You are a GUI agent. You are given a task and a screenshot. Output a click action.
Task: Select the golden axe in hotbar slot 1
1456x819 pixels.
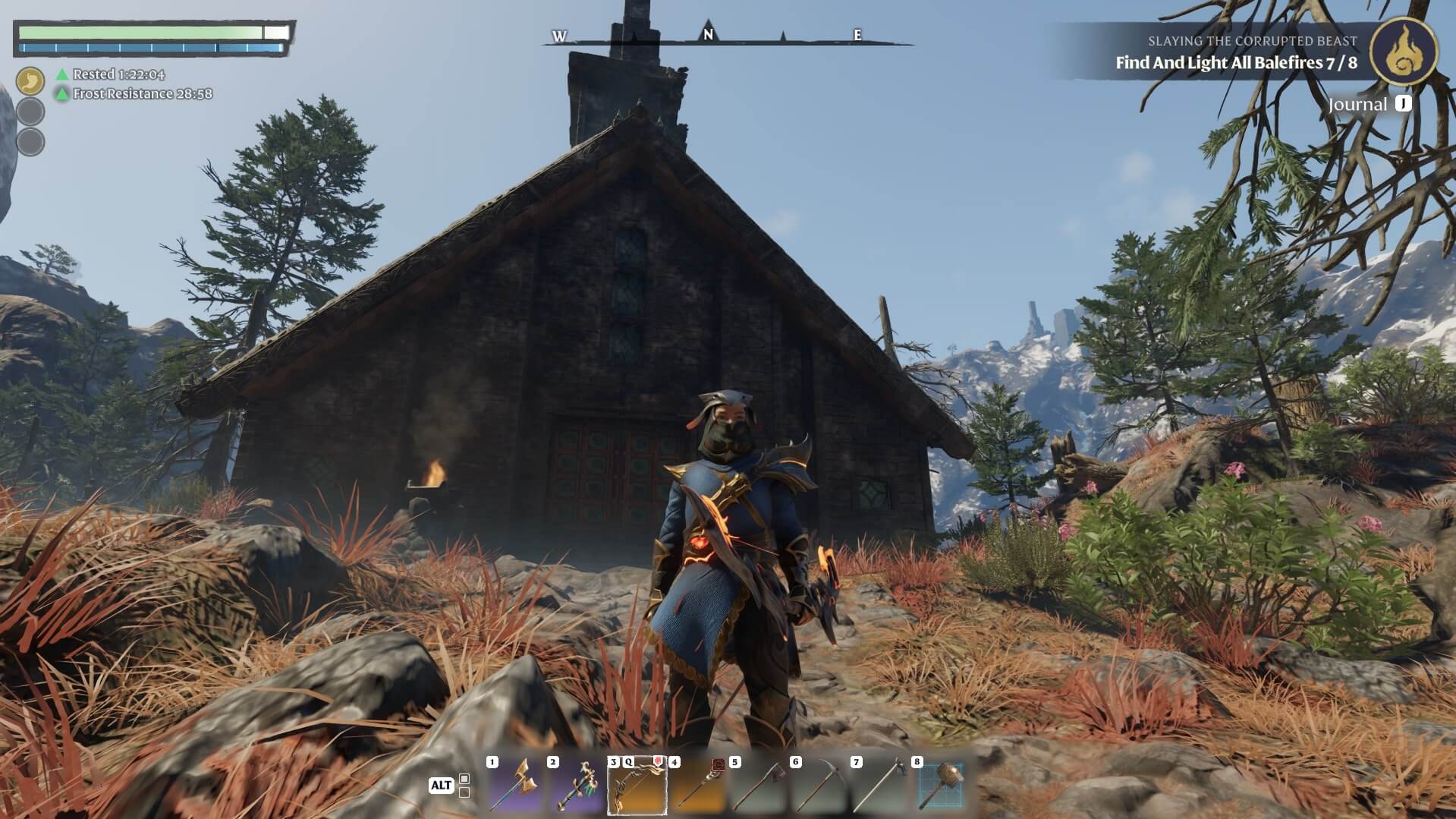point(516,786)
